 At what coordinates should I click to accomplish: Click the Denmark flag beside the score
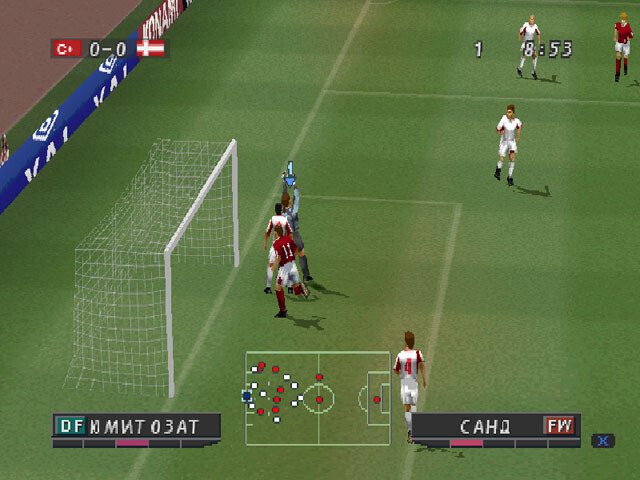152,47
